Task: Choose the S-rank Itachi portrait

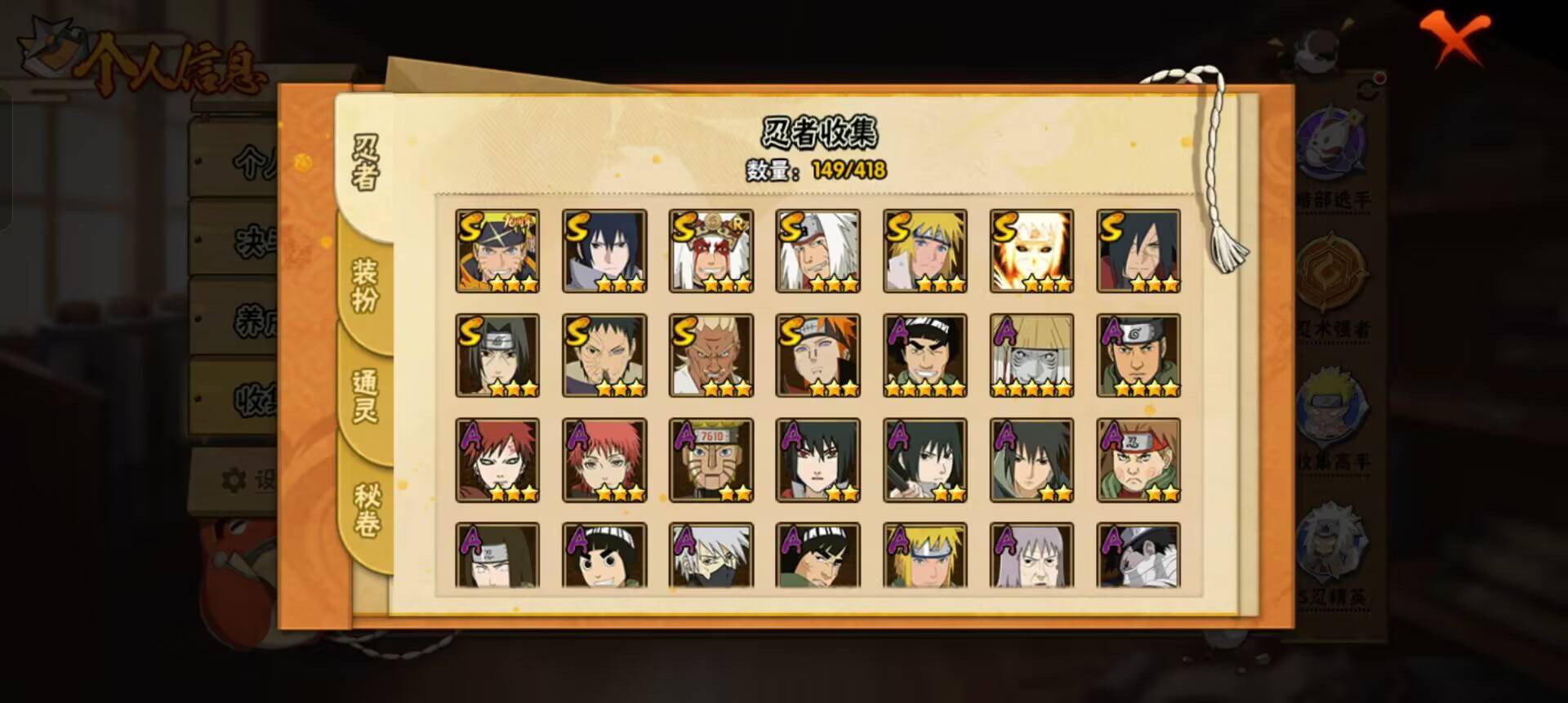Action: point(497,356)
